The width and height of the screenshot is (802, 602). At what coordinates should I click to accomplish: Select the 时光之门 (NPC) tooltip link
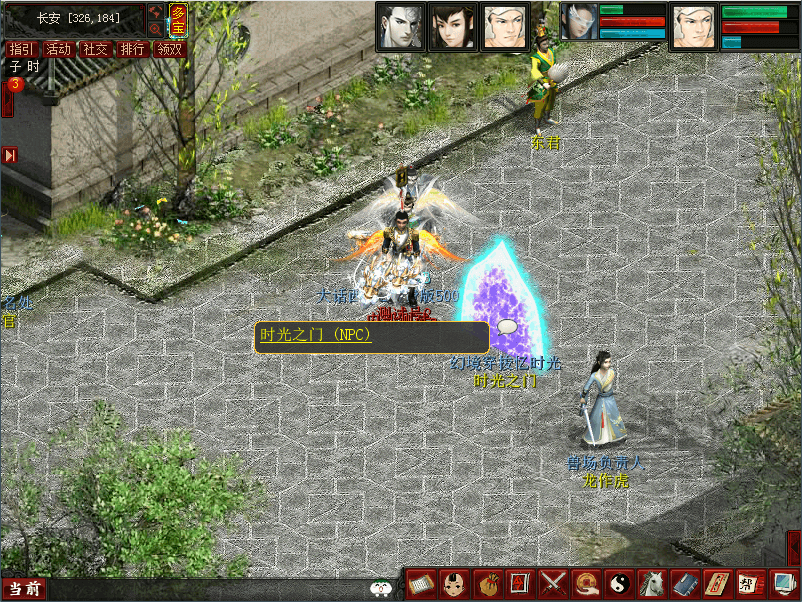click(315, 335)
